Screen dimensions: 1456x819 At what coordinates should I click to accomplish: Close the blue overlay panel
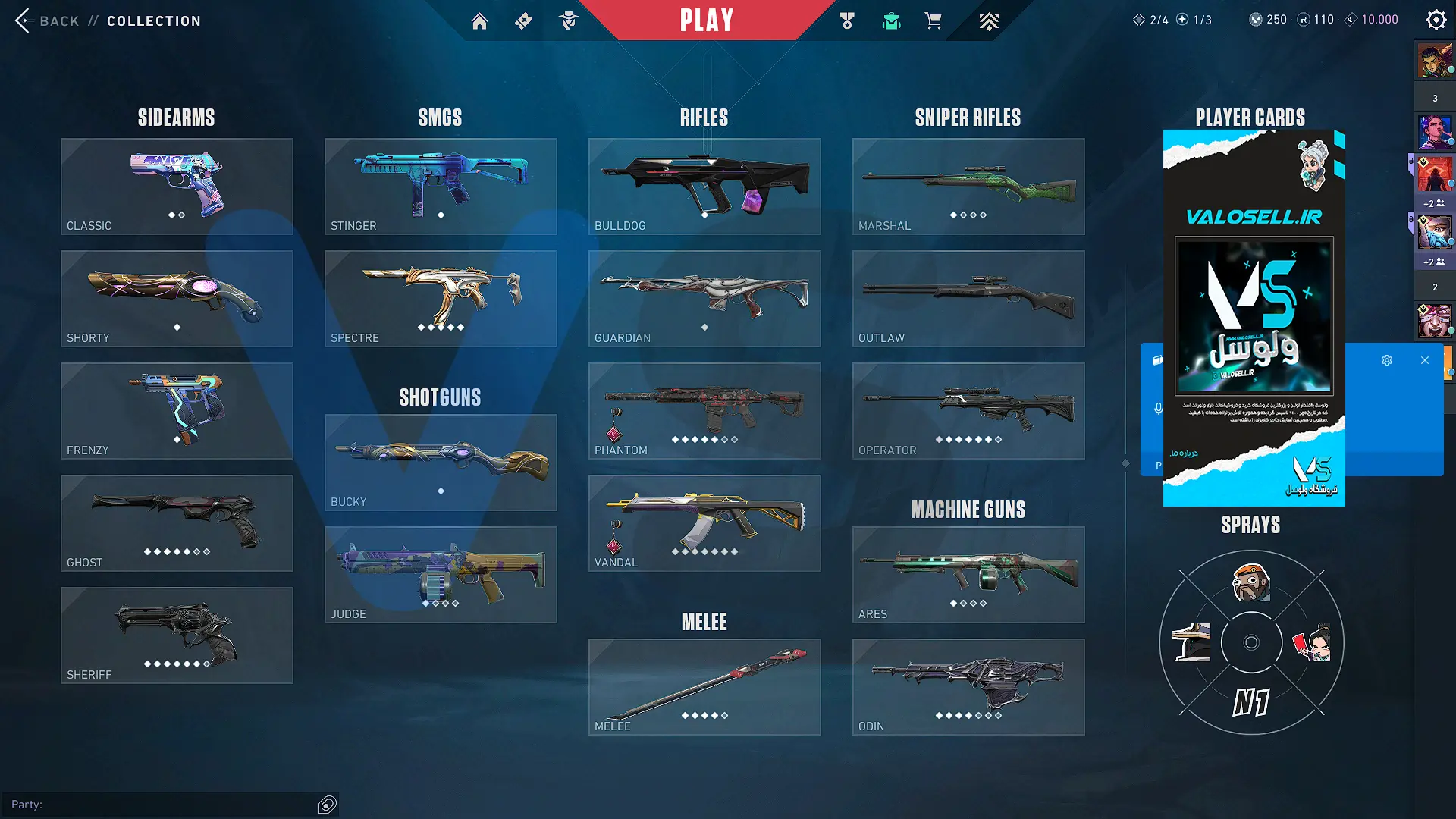(x=1425, y=360)
